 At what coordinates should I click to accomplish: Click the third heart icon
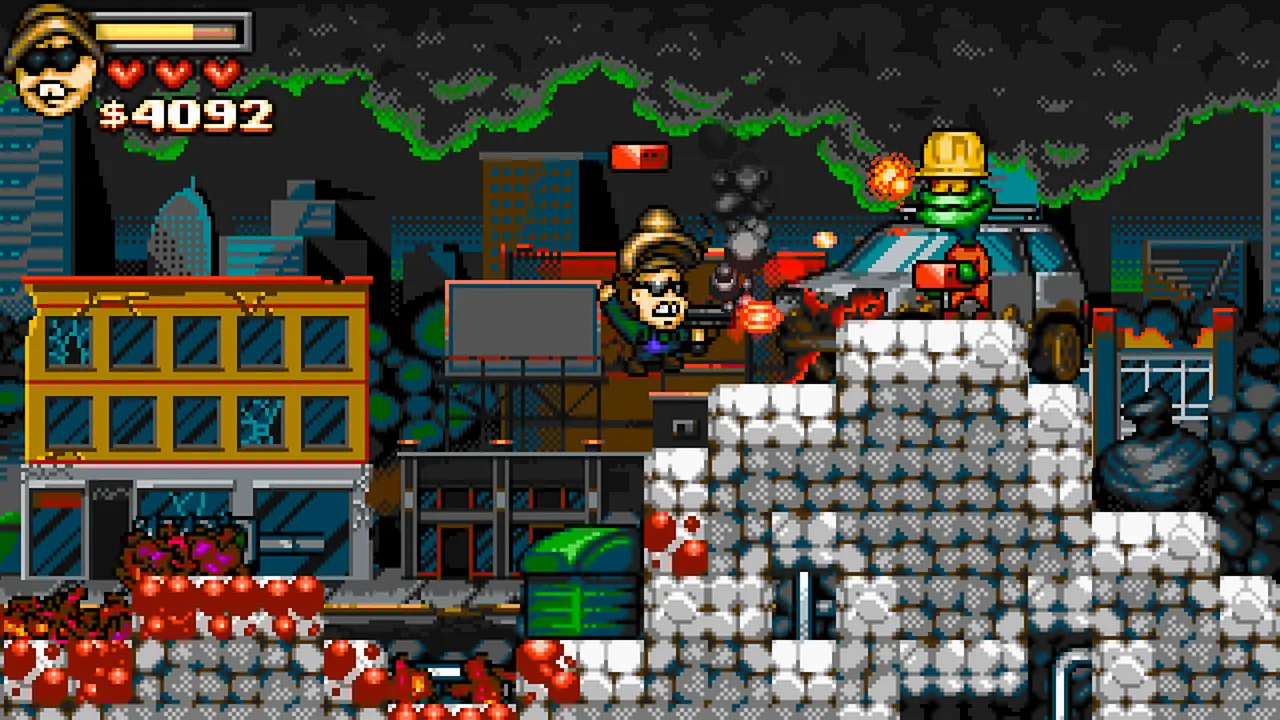pos(220,72)
